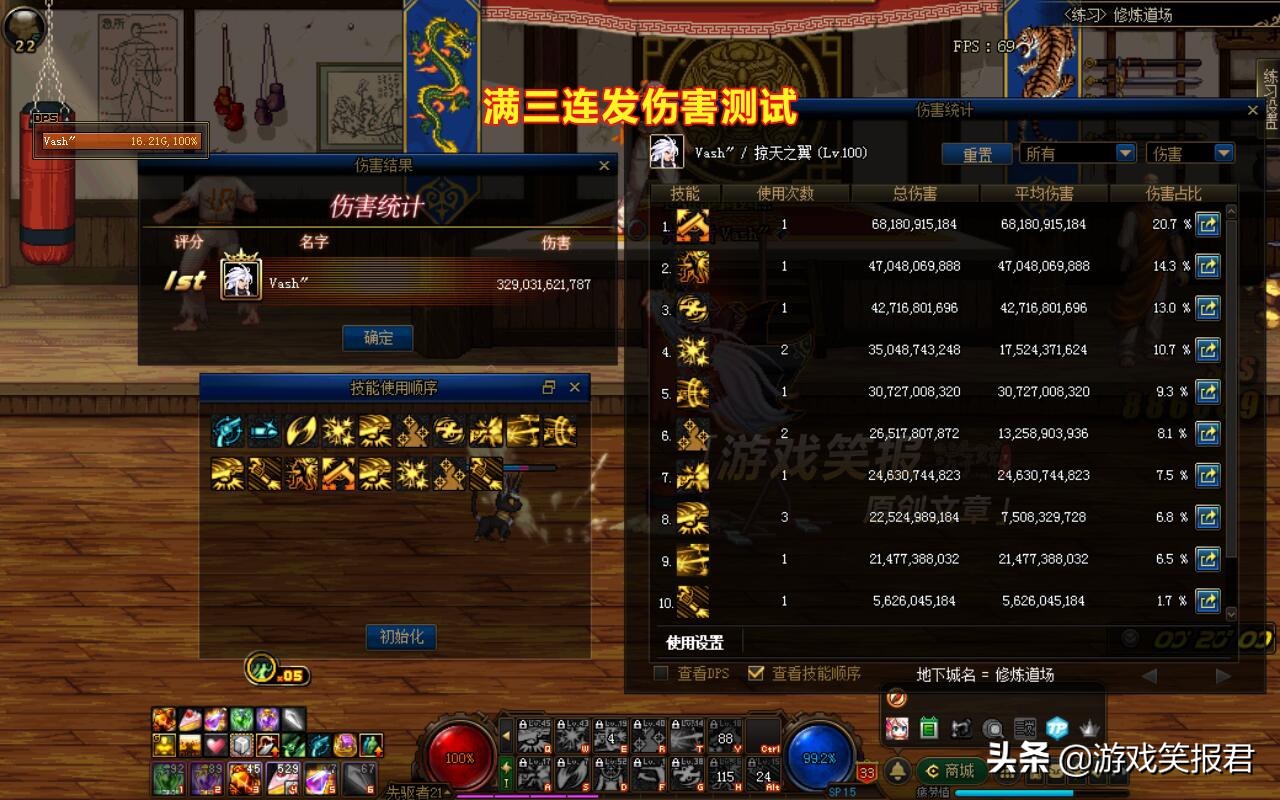
Task: Open the TP diamond icon in the menu bar
Action: (x=1059, y=727)
